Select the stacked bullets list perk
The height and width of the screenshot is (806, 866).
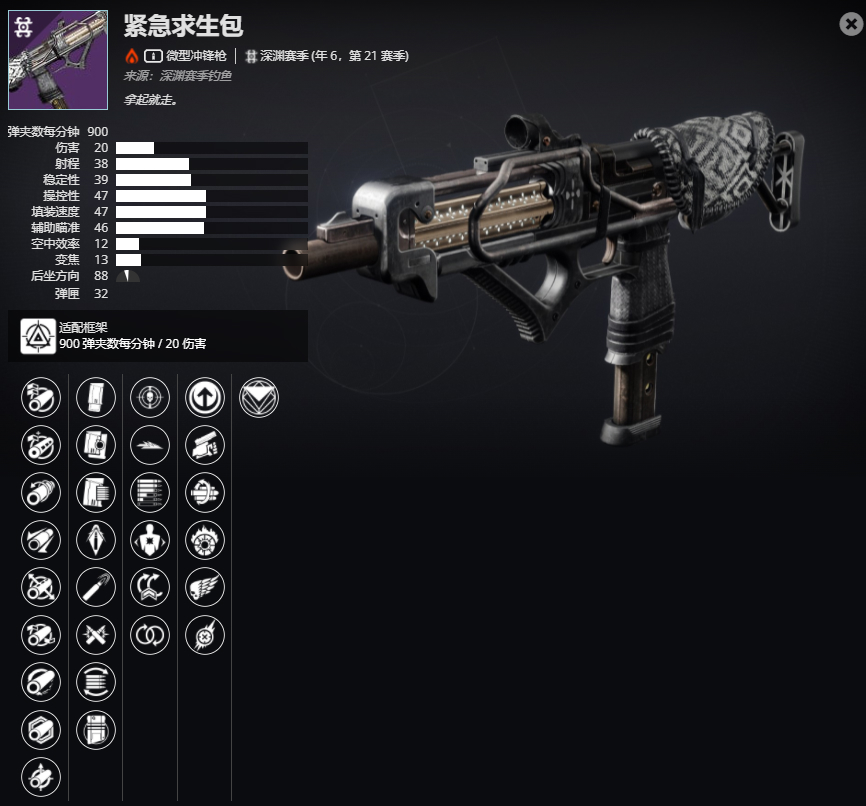click(150, 492)
